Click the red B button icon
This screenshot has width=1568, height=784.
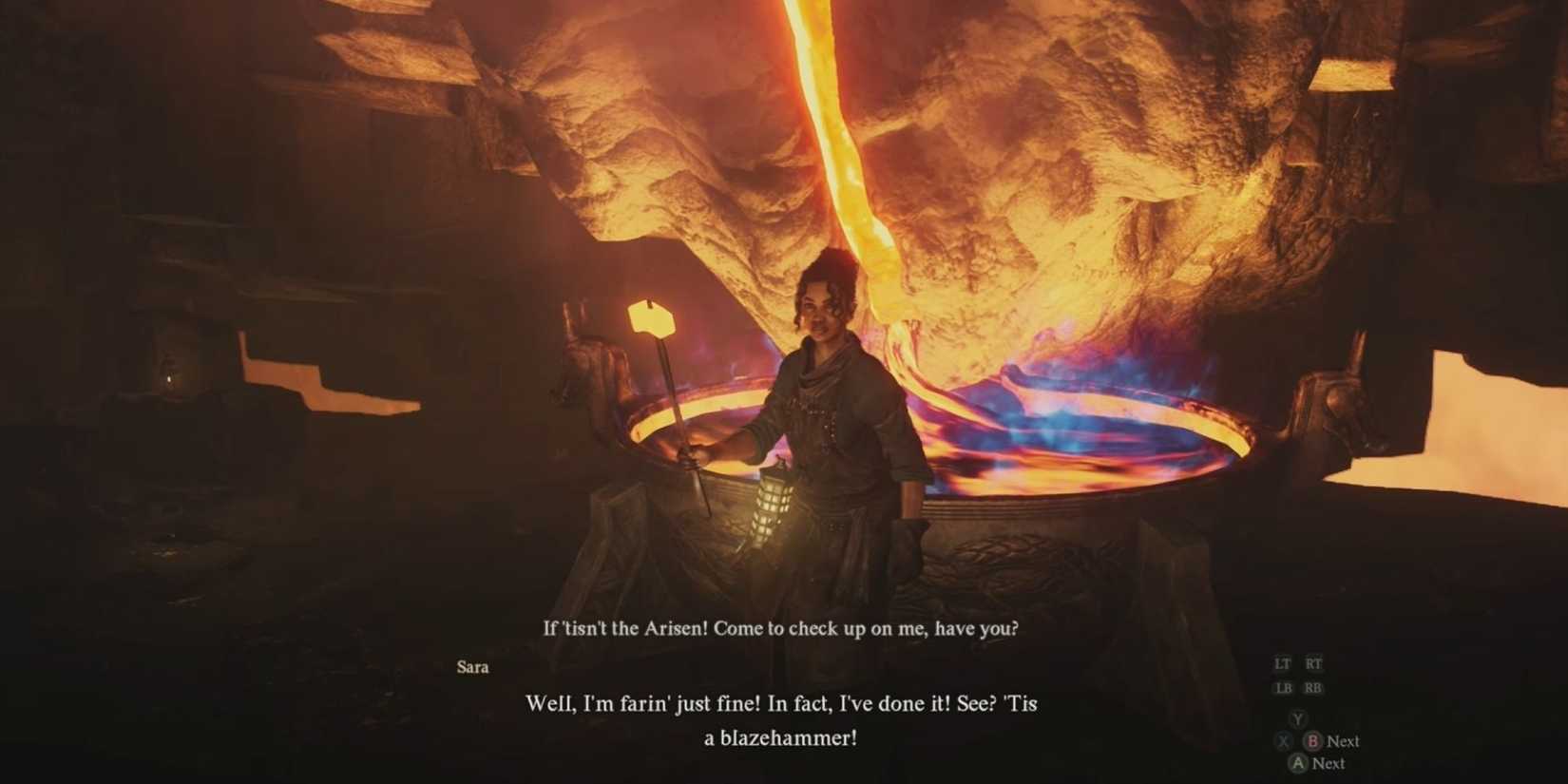coord(1313,741)
